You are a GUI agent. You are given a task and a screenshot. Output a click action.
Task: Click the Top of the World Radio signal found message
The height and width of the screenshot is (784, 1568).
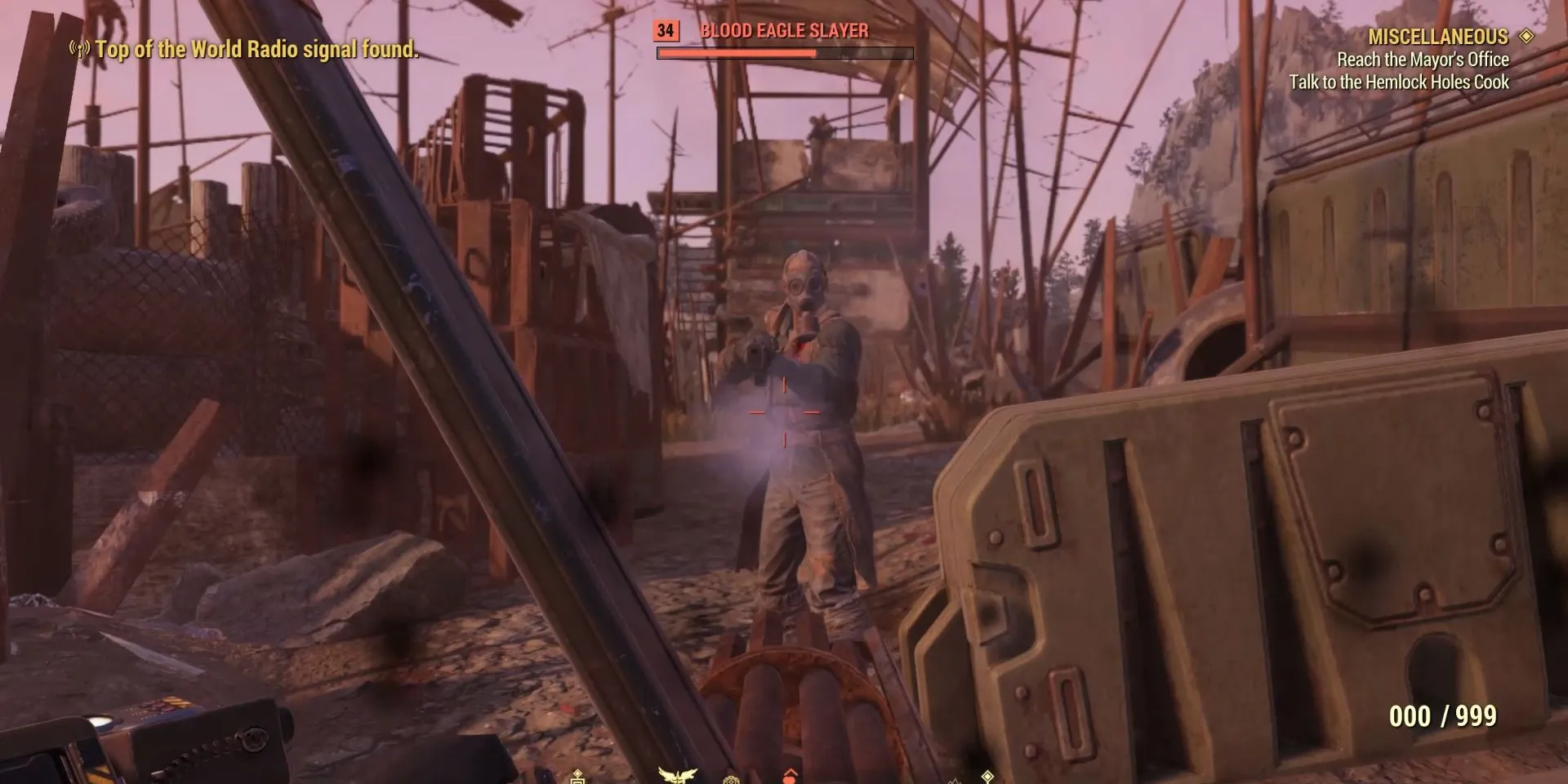256,50
